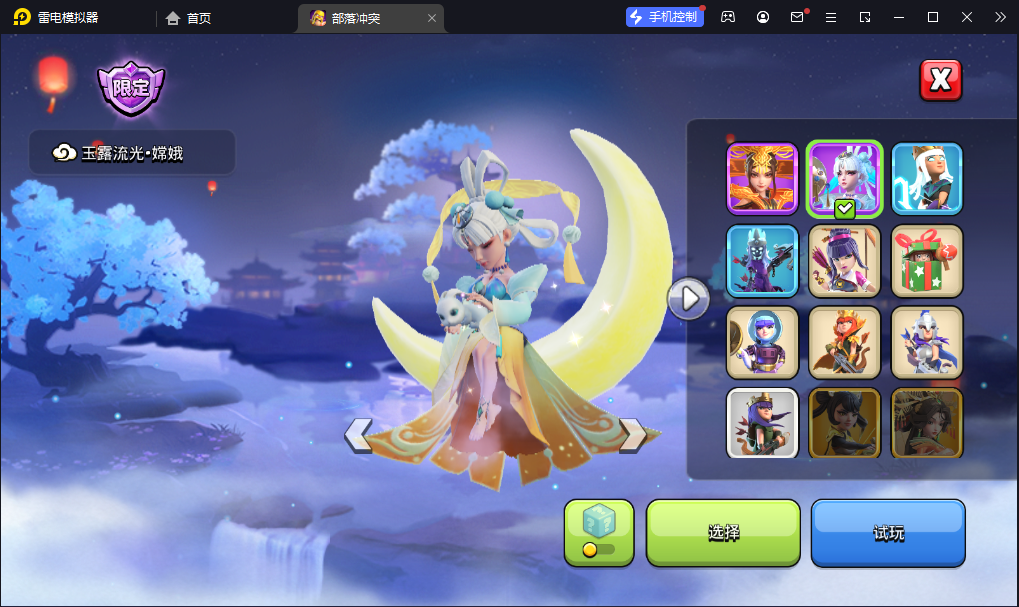Pick the space helmet queen skin
Viewport: 1019px width, 607px height.
[x=762, y=342]
